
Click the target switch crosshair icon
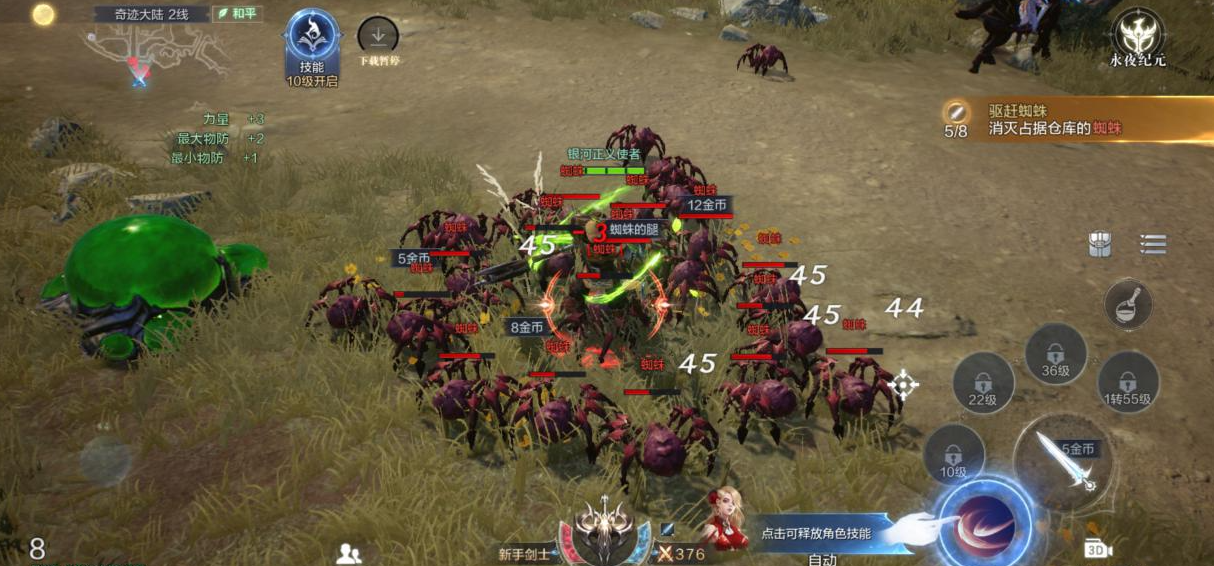click(x=903, y=385)
